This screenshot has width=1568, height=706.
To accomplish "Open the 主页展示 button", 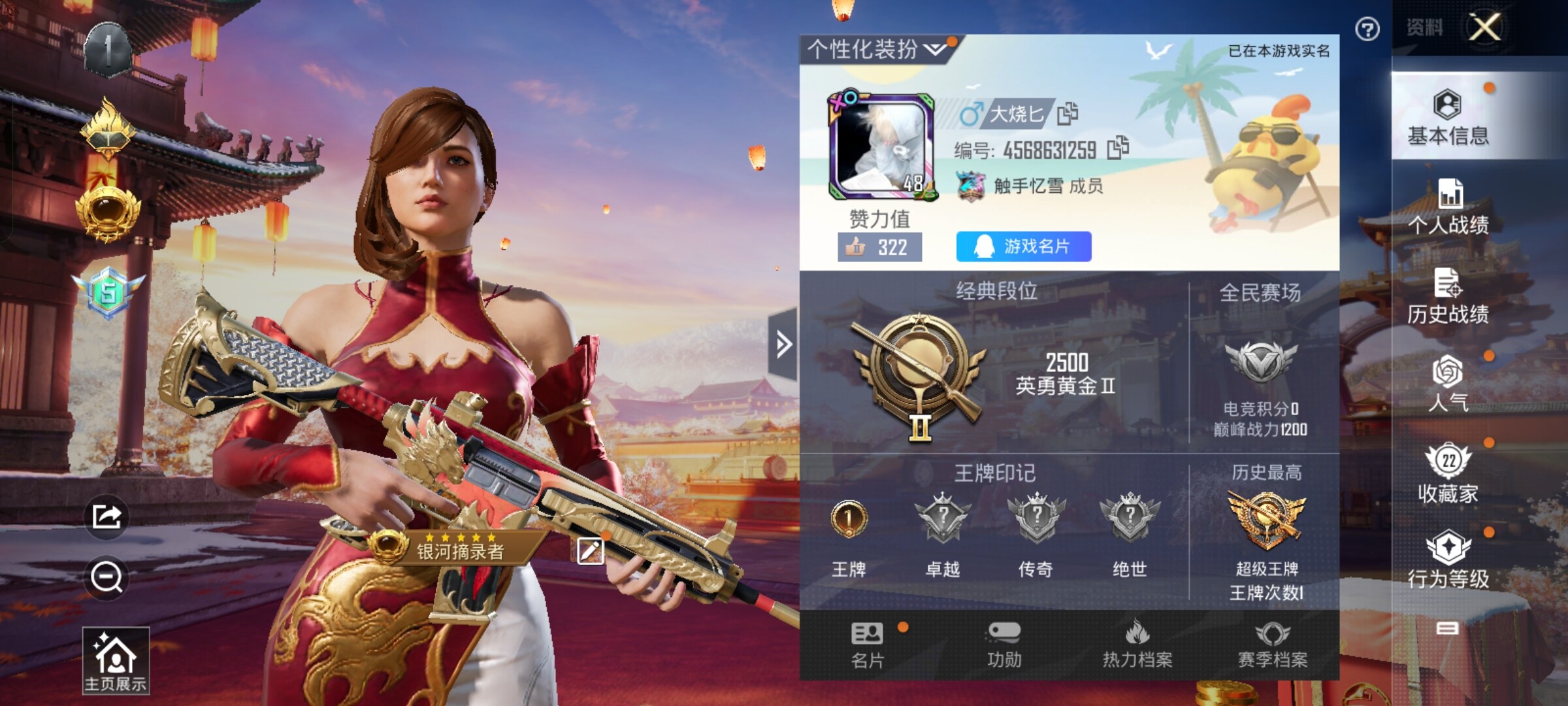I will click(116, 660).
